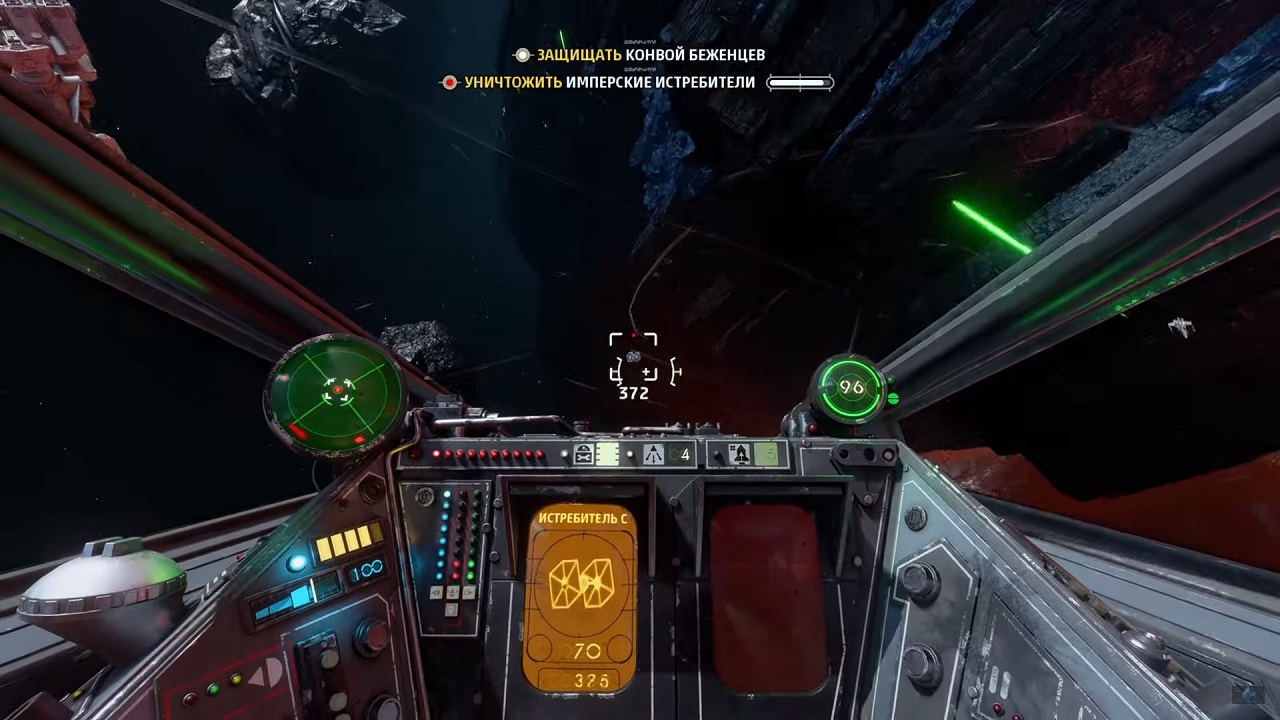The image size is (1280, 720).
Task: Toggle the switch left of the torpedo icon
Action: [715, 455]
